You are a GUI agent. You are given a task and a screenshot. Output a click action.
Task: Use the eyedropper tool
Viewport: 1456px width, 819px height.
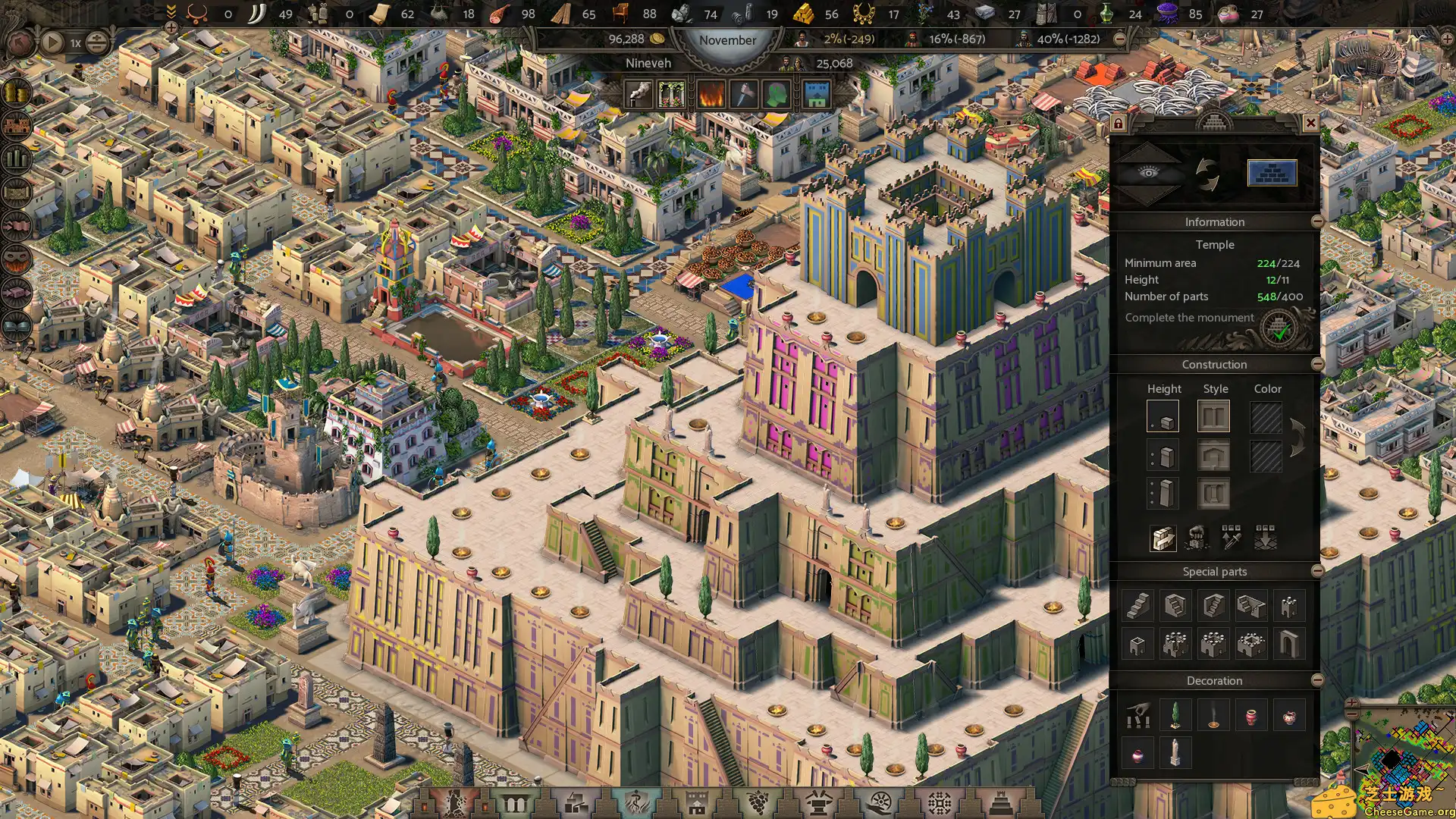point(1231,538)
